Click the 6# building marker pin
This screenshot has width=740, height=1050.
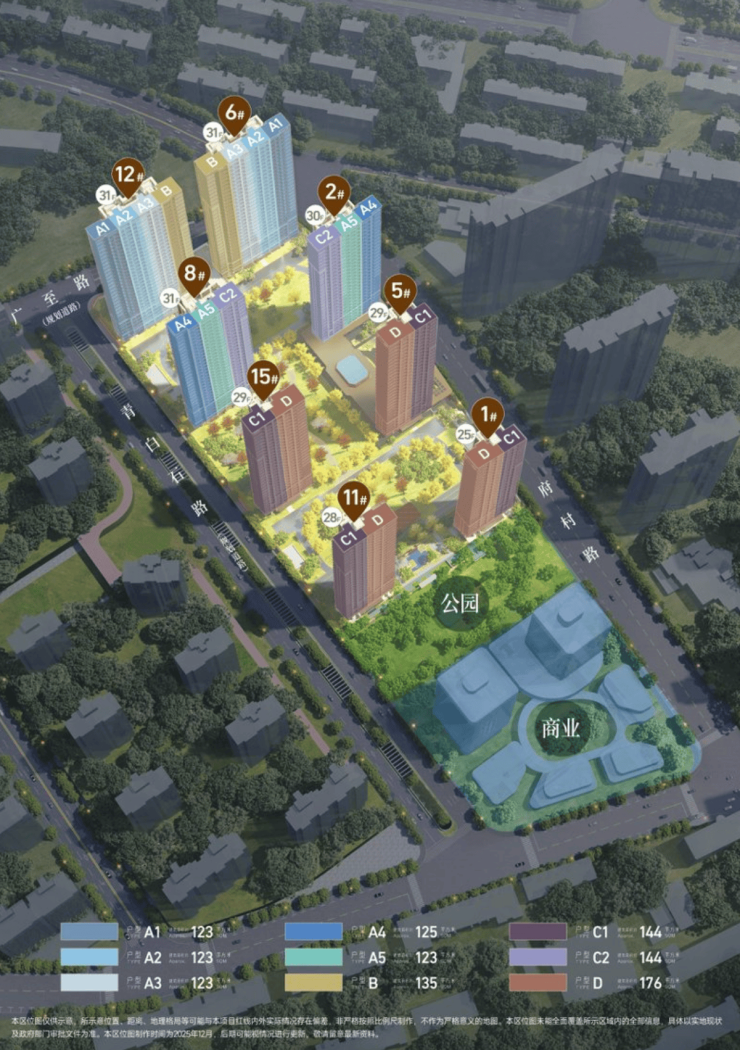(x=235, y=114)
